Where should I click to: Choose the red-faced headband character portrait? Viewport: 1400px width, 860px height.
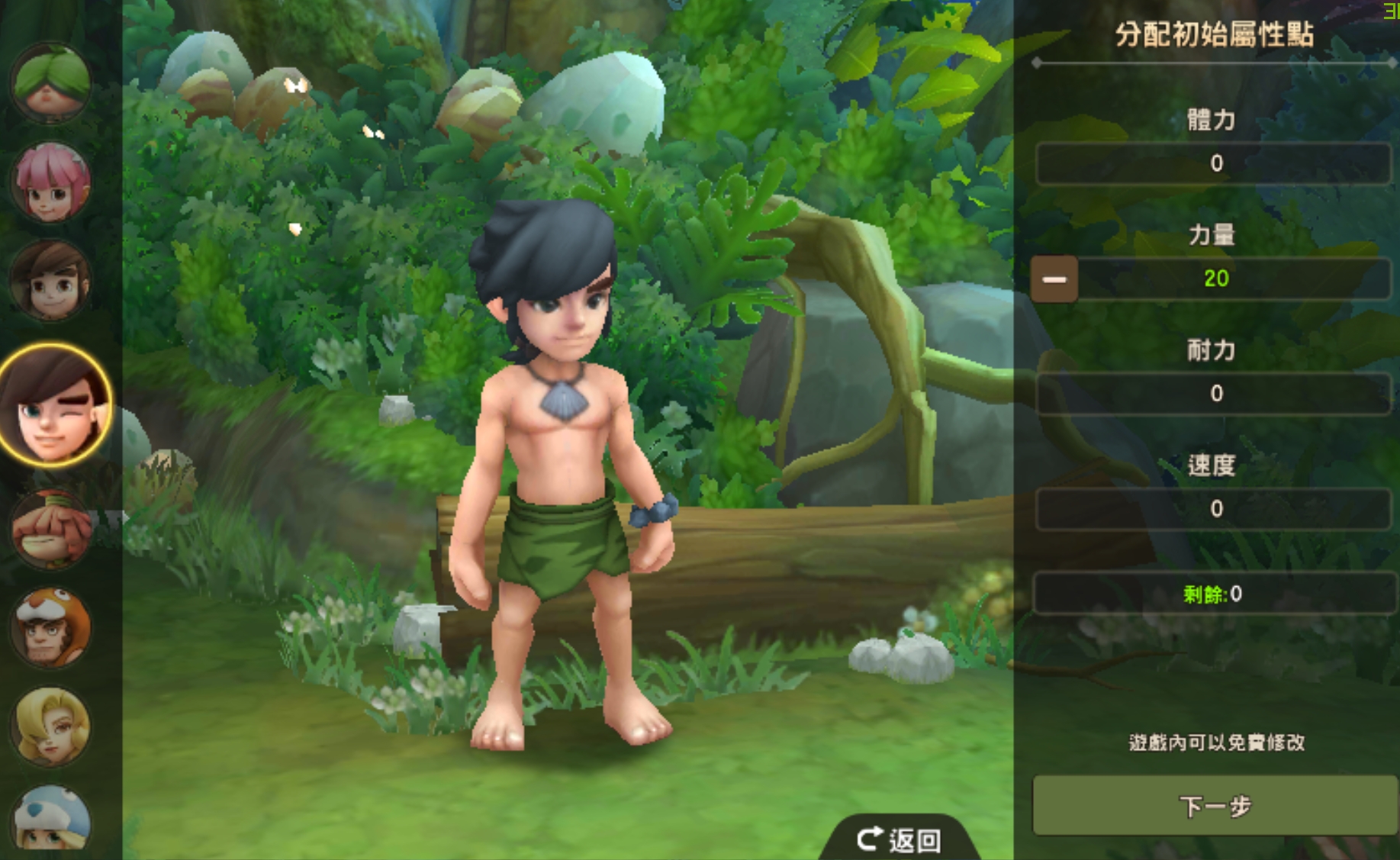50,530
